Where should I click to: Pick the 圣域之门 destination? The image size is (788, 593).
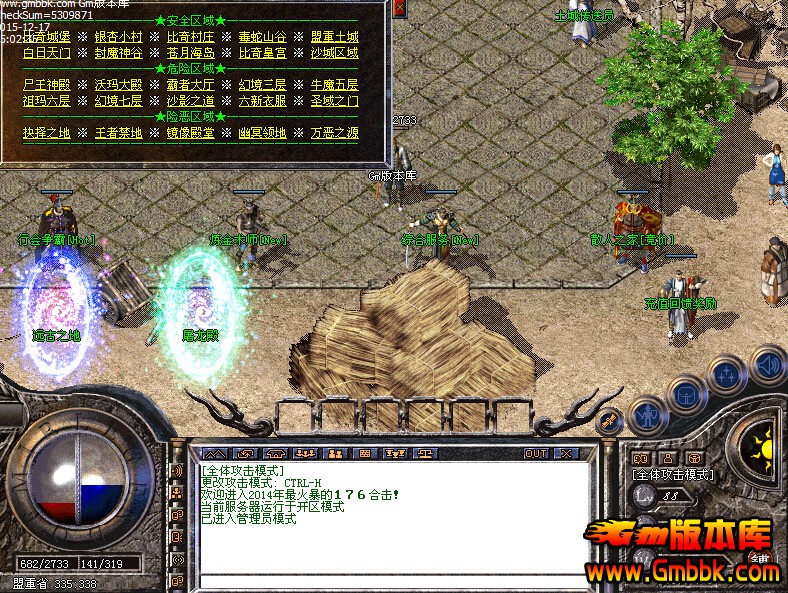point(334,101)
